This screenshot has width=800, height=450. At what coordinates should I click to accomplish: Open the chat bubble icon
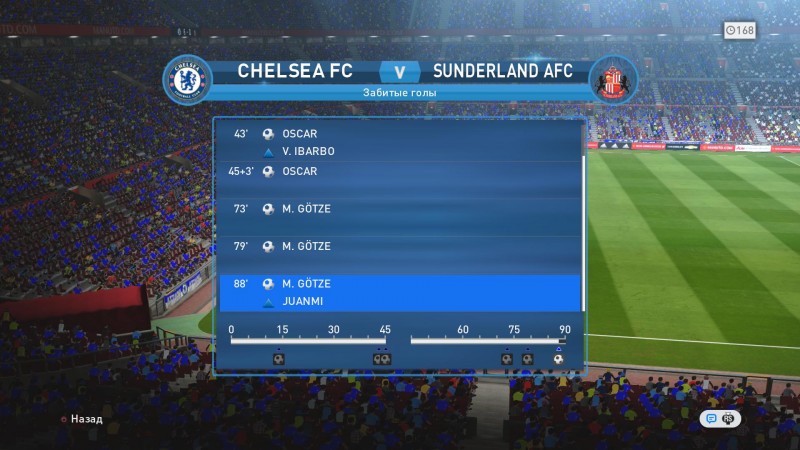click(x=711, y=419)
